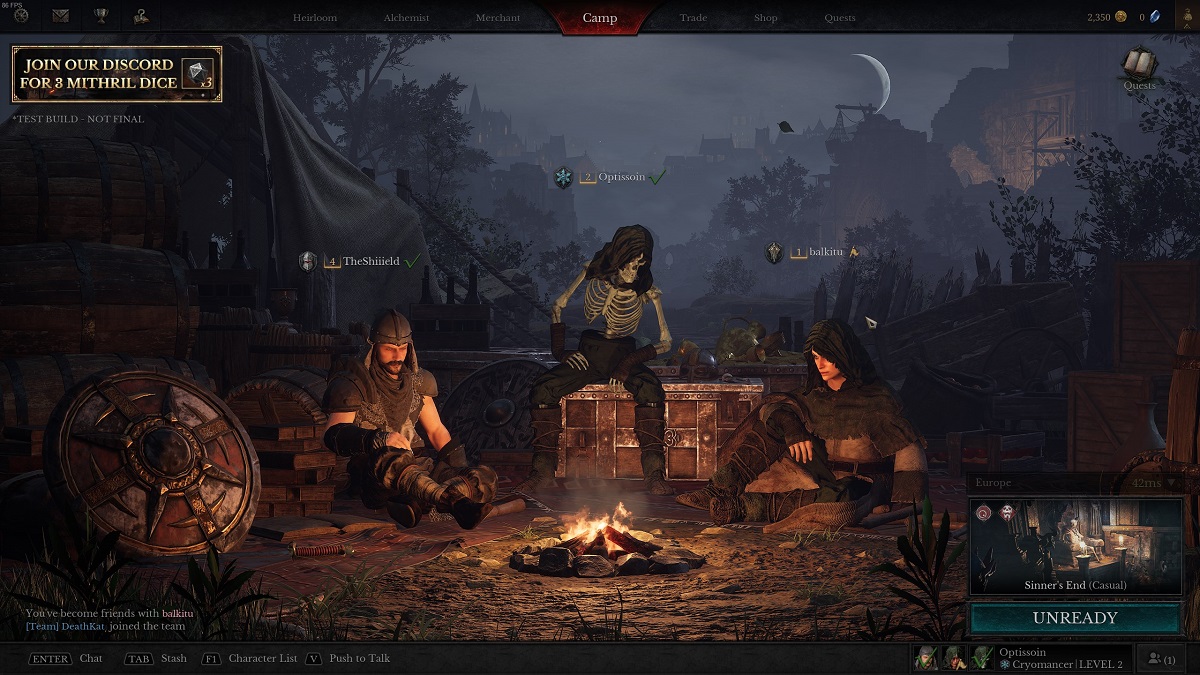Visit the Shop tab
The width and height of the screenshot is (1200, 675).
[x=766, y=18]
